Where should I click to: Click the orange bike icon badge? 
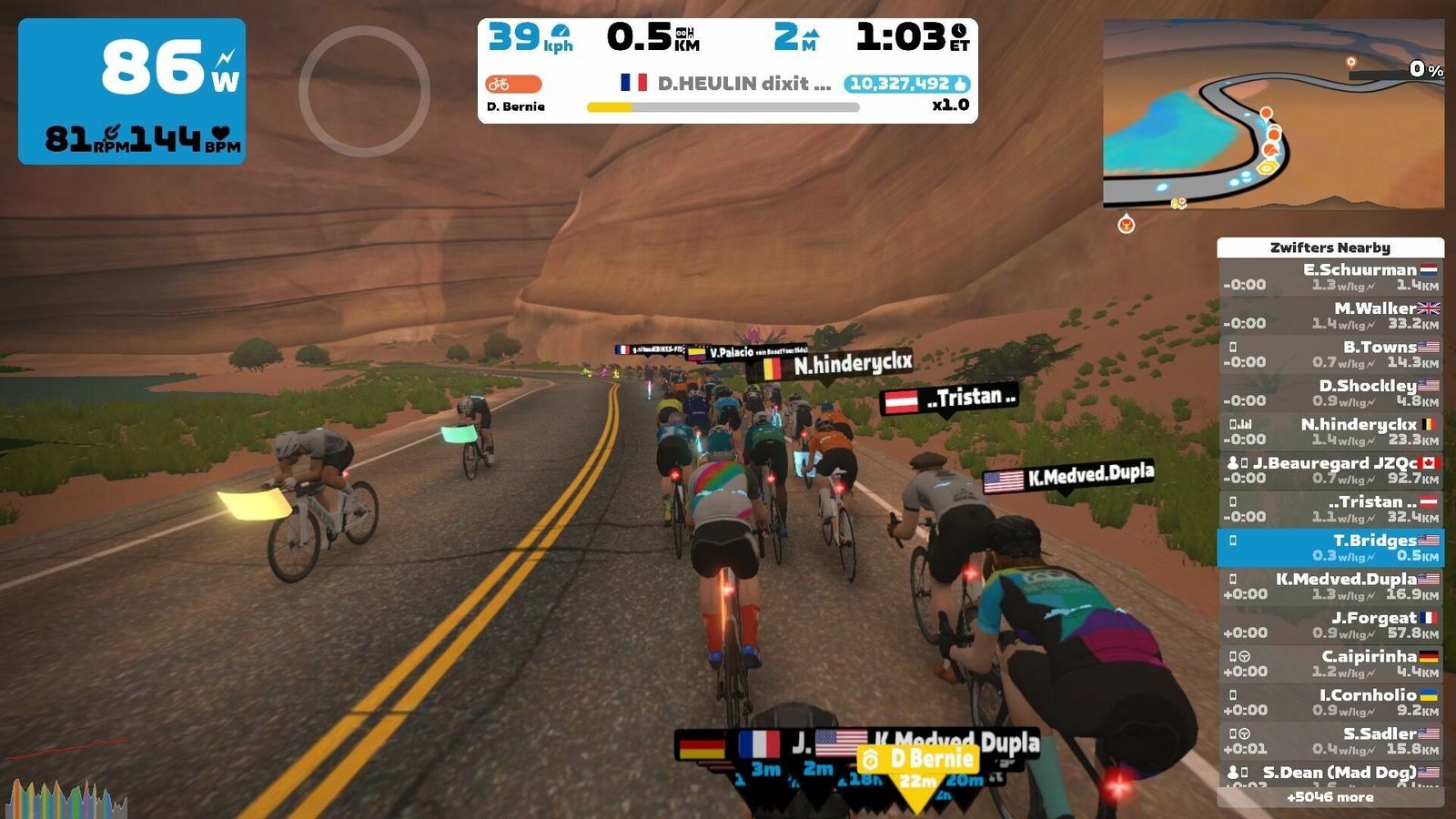coord(513,85)
